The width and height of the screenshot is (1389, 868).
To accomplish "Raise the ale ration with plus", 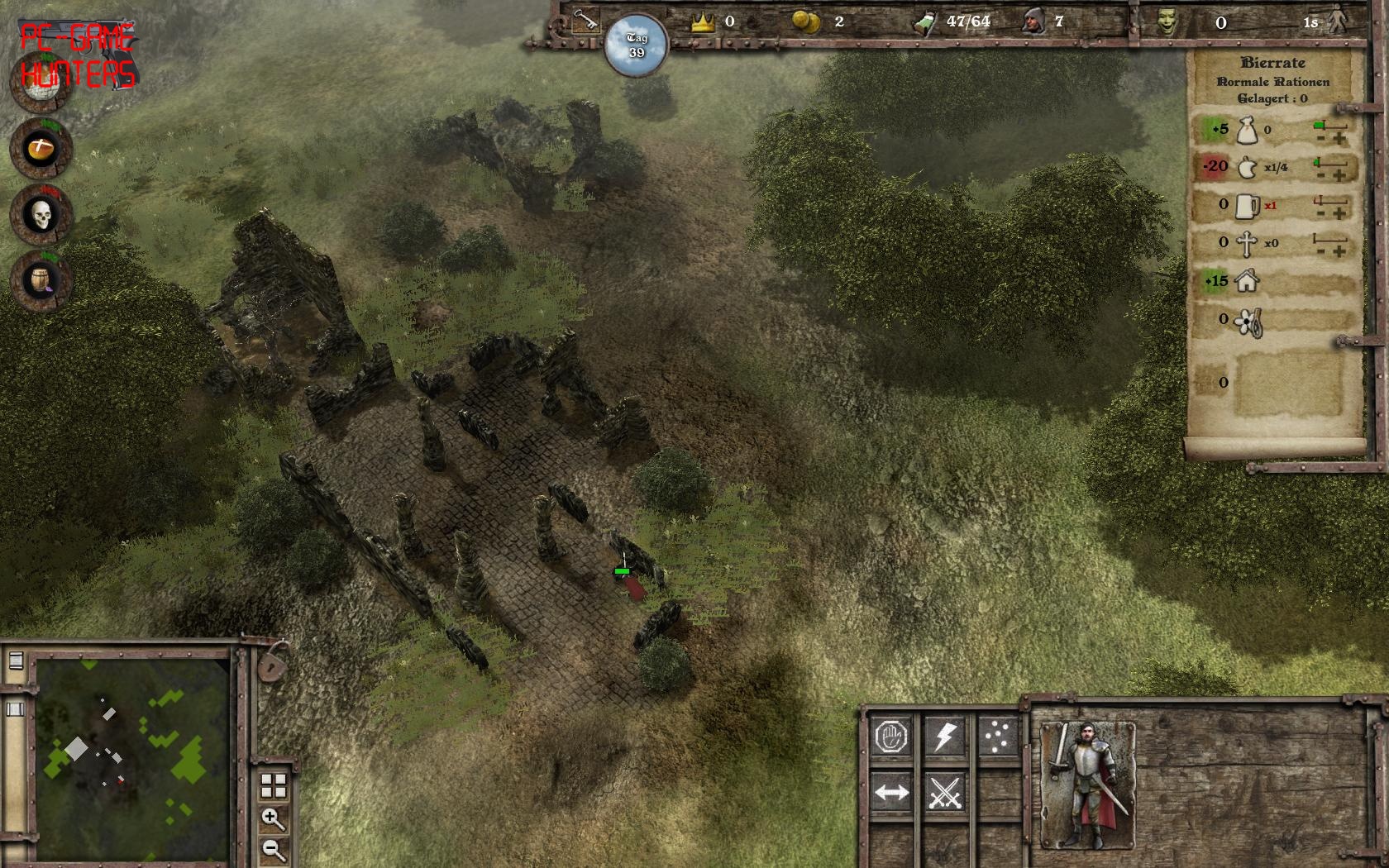I will coord(1339,214).
